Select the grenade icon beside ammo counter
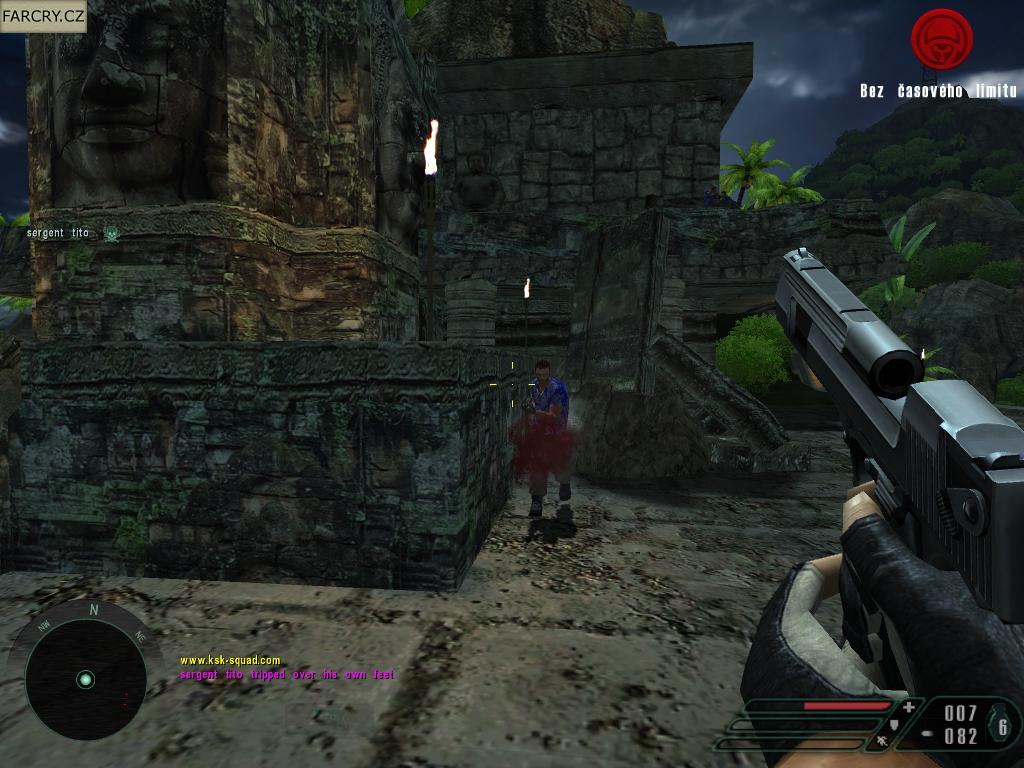The height and width of the screenshot is (768, 1024). 1000,724
